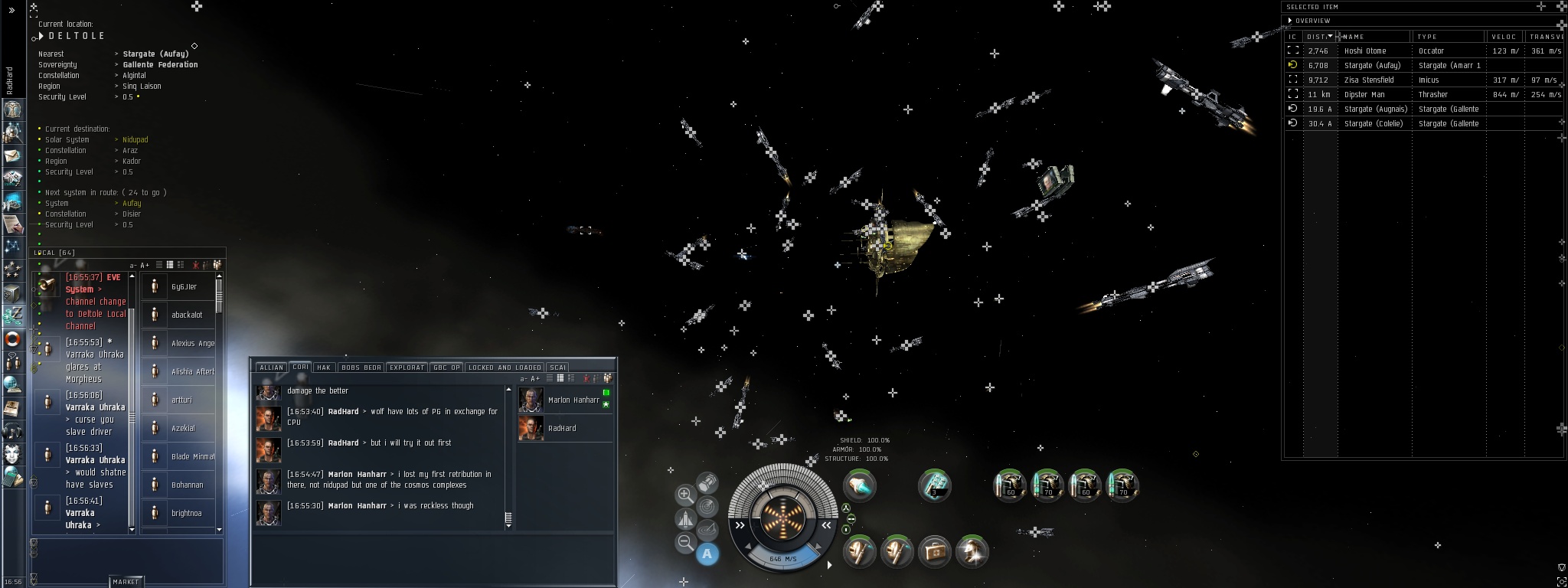
Task: Open the BOBS BEDR chat tab
Action: [361, 367]
